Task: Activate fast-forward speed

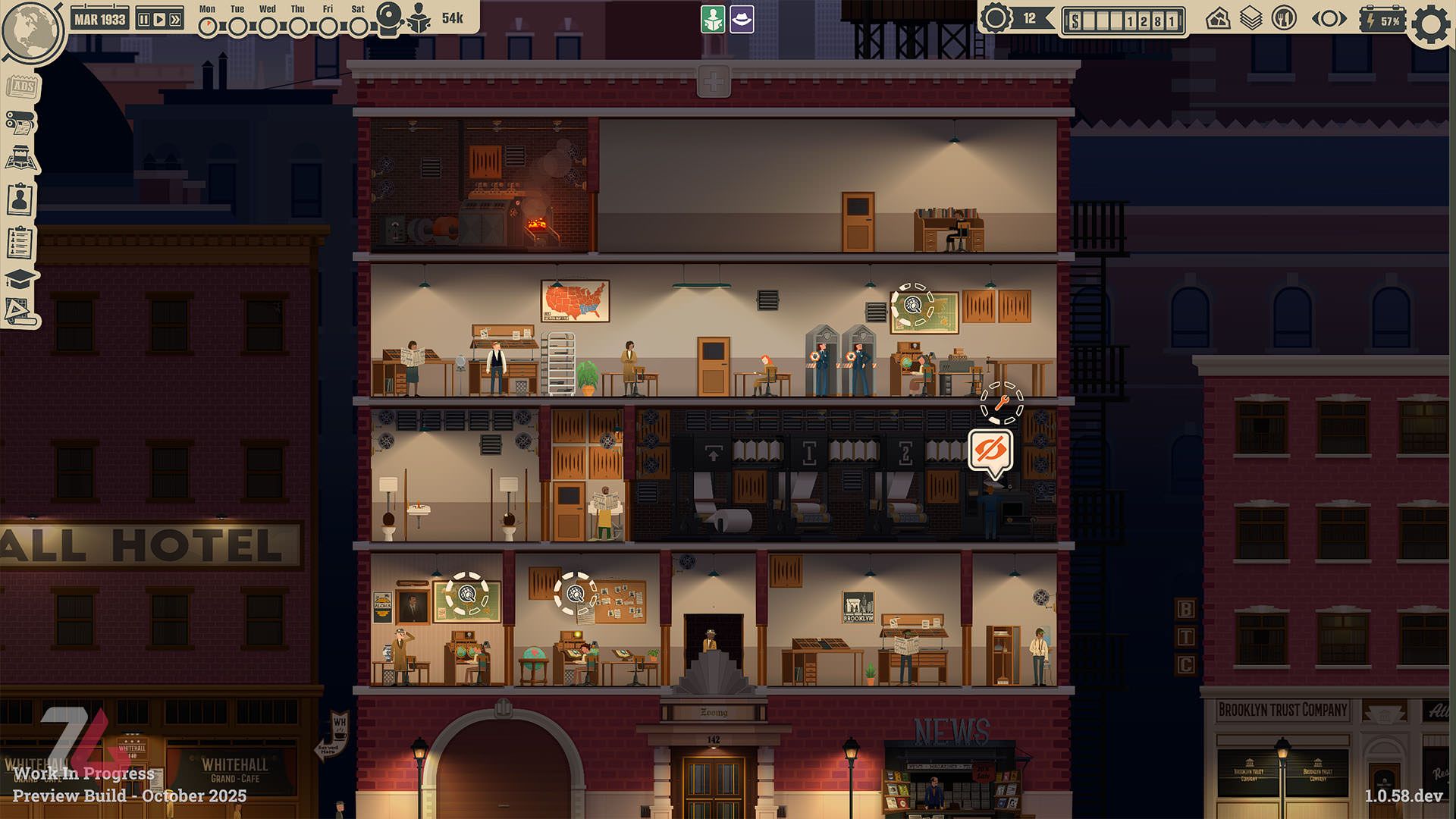Action: point(175,20)
